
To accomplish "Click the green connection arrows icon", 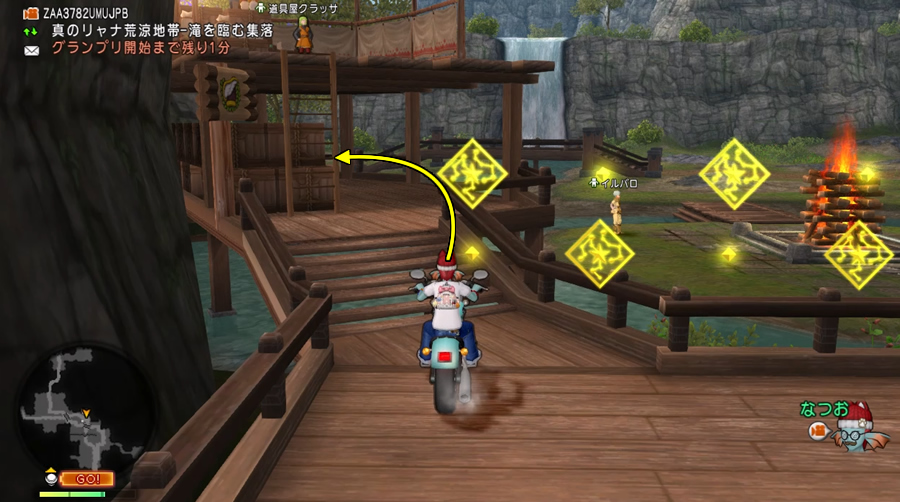I will click(31, 31).
